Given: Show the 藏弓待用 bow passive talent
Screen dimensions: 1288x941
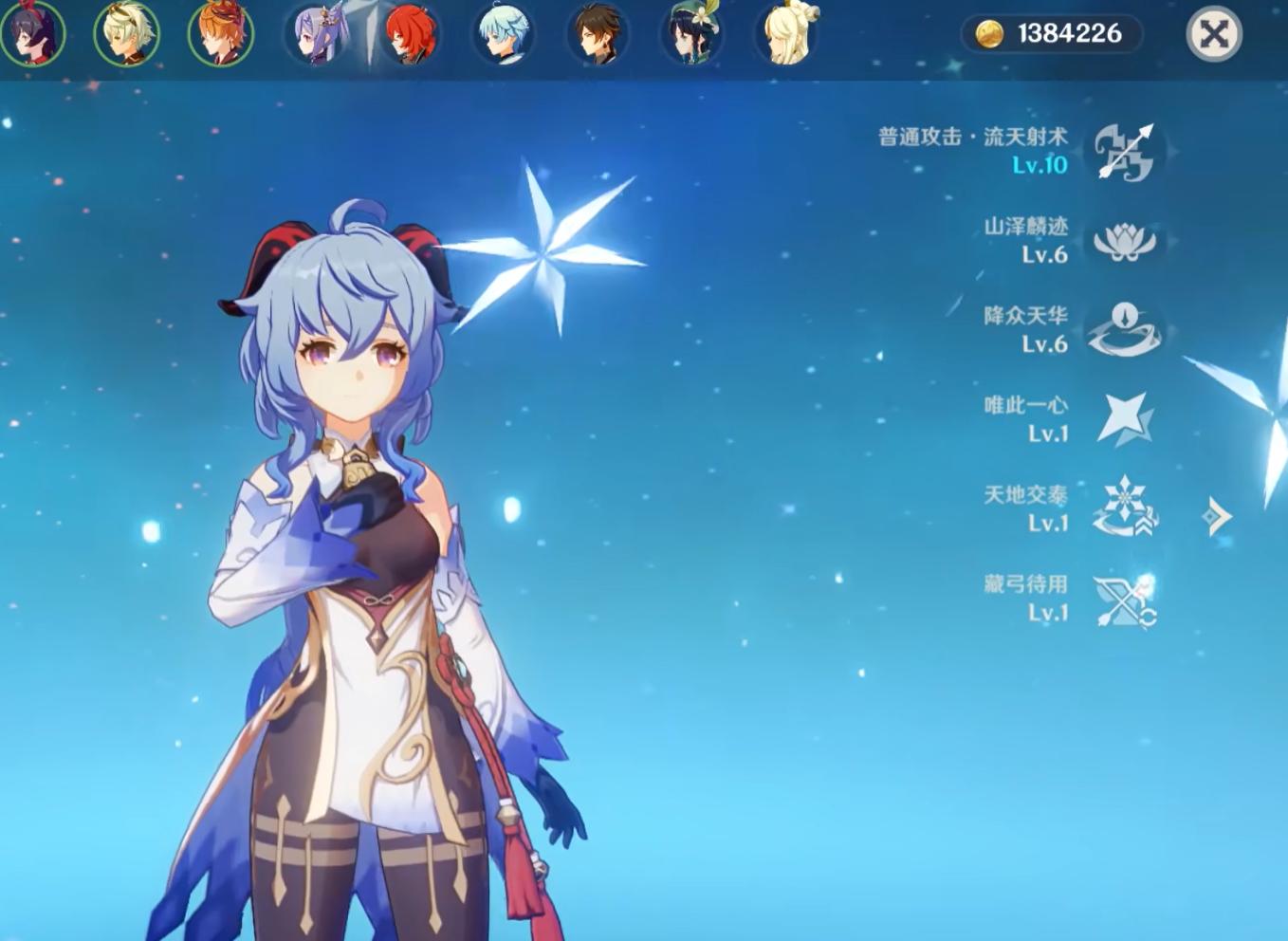Looking at the screenshot, I should click(1126, 600).
